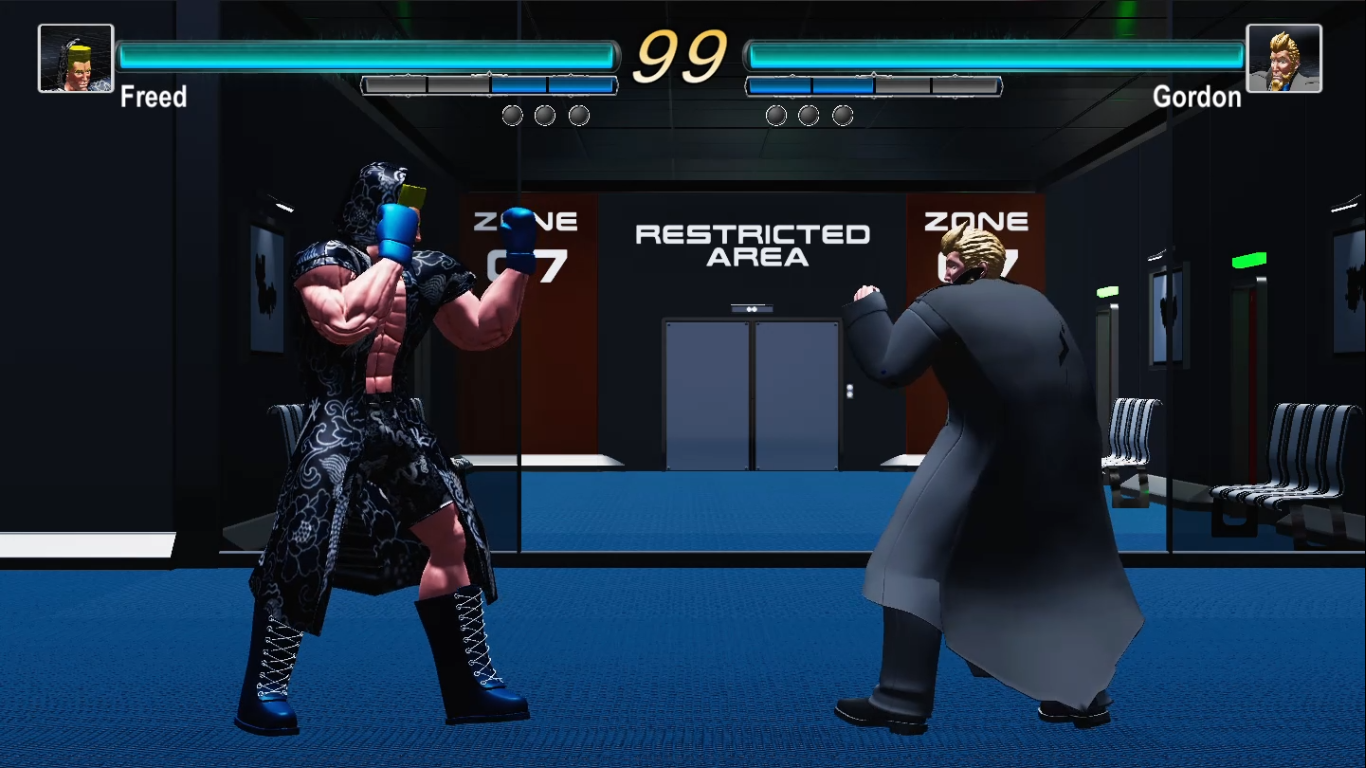The width and height of the screenshot is (1366, 768).
Task: Select the Freed name label
Action: point(154,97)
